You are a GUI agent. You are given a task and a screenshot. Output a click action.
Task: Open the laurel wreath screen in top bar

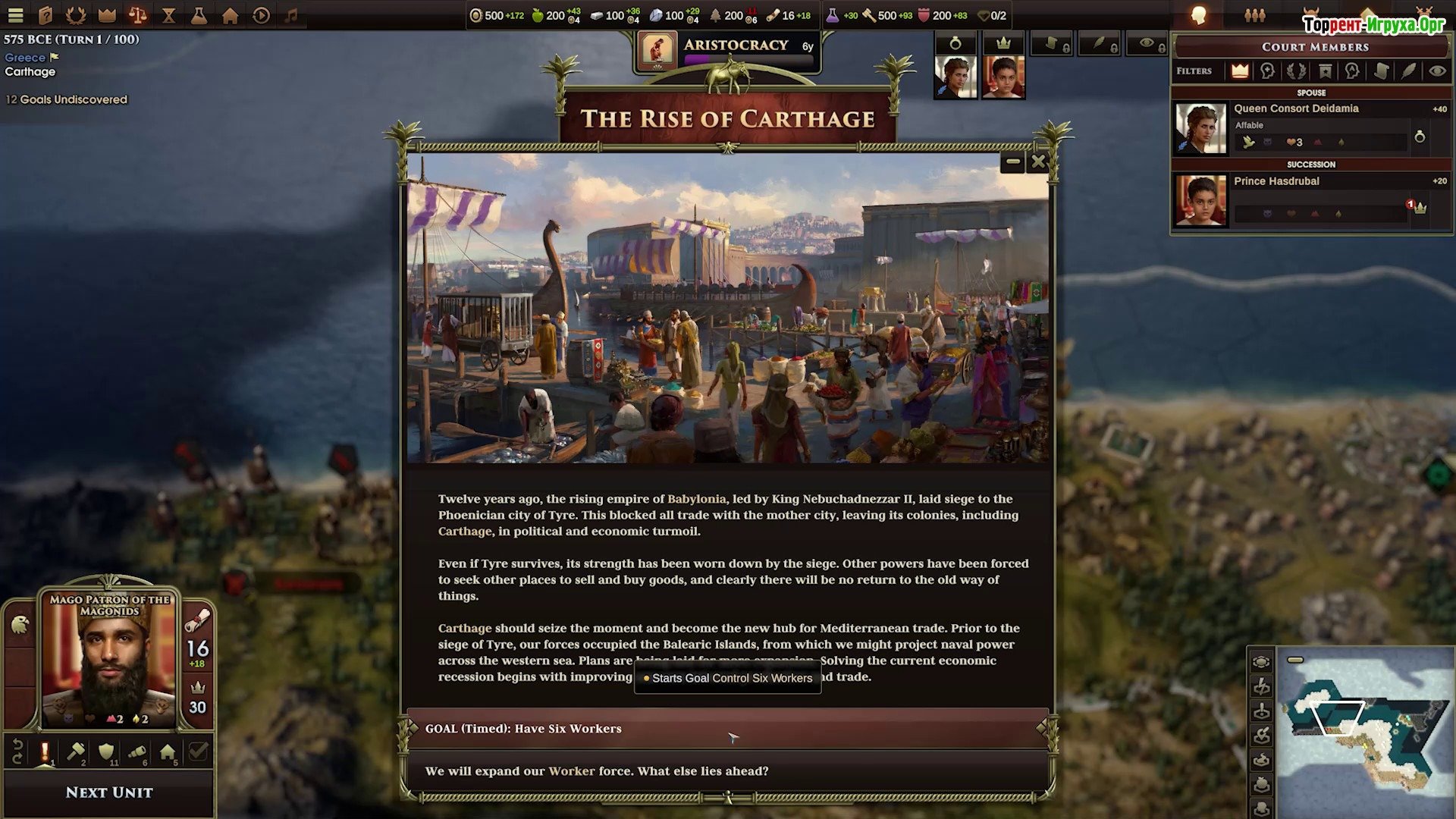76,15
